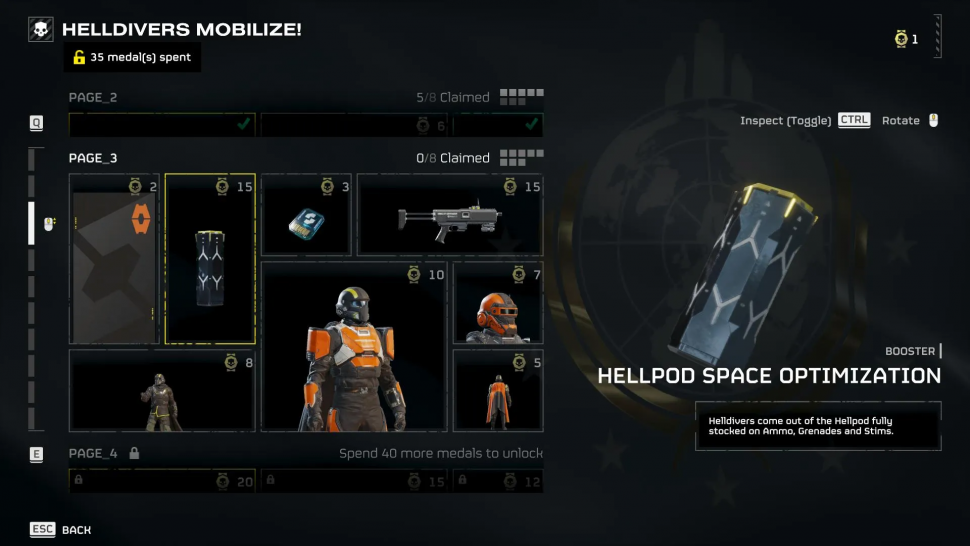Select the blue Super Credits item tile
The height and width of the screenshot is (546, 970).
click(x=305, y=216)
